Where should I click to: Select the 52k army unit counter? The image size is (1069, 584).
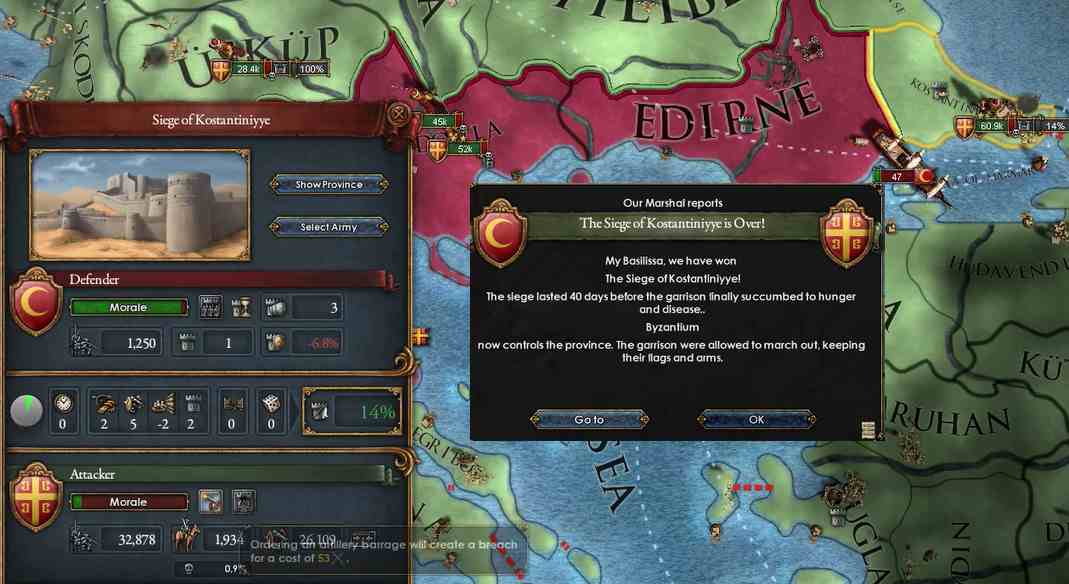[464, 149]
